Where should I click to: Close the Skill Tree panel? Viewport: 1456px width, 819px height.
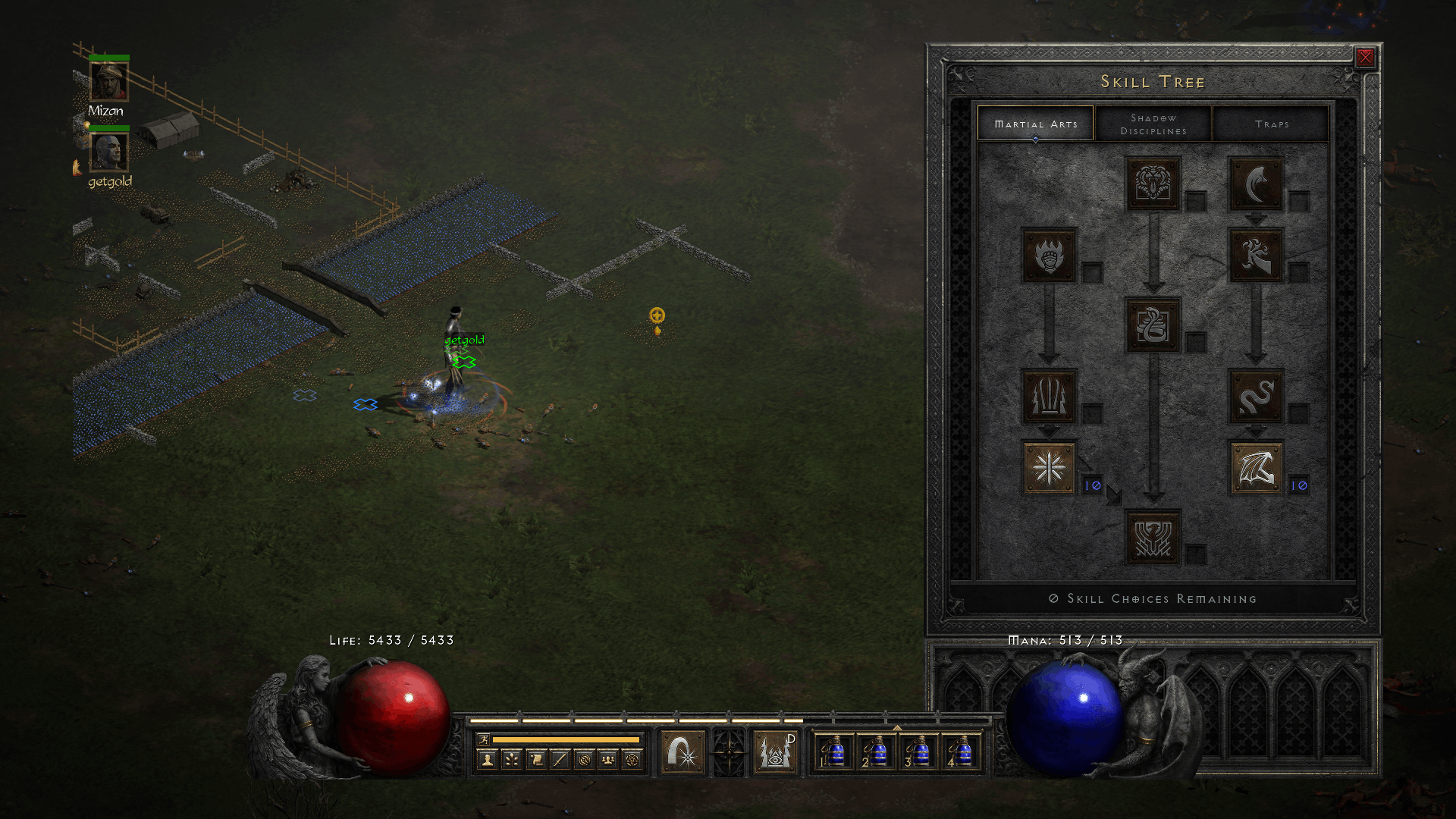tap(1365, 57)
